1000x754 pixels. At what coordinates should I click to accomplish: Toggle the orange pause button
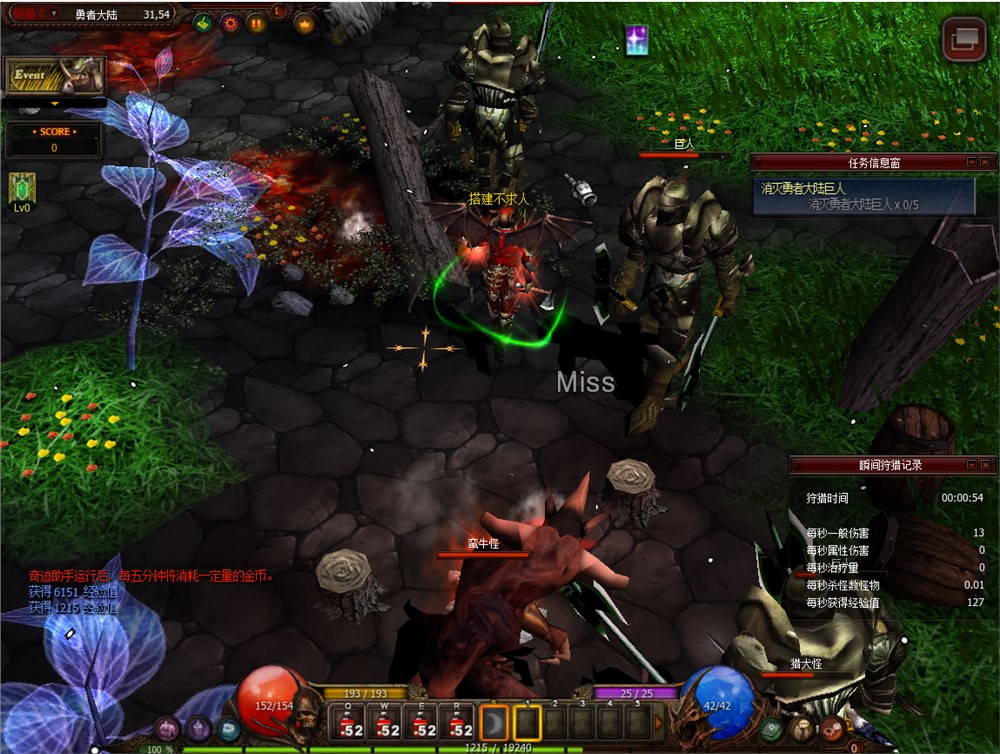click(257, 22)
